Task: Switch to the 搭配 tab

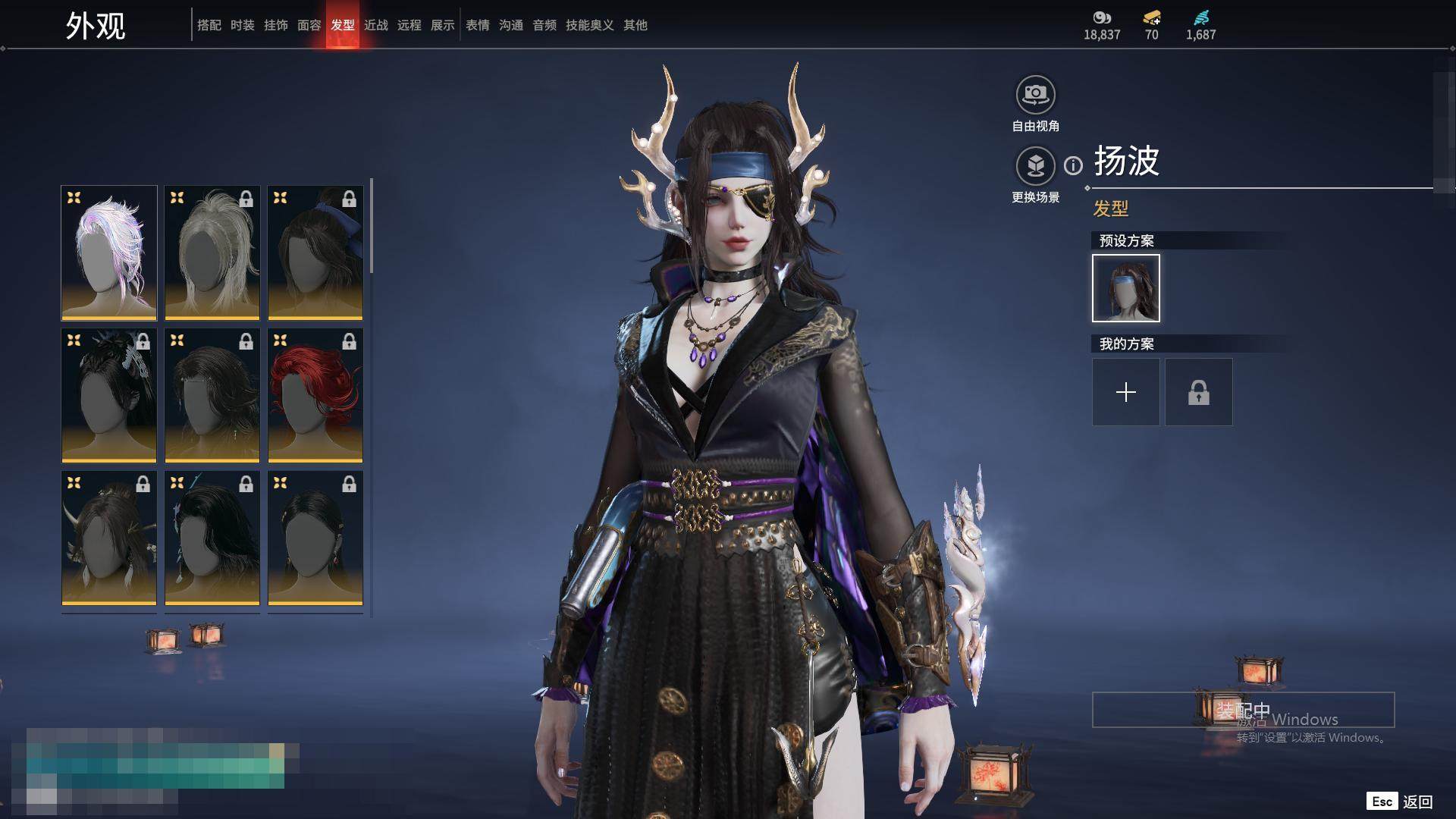Action: tap(209, 25)
